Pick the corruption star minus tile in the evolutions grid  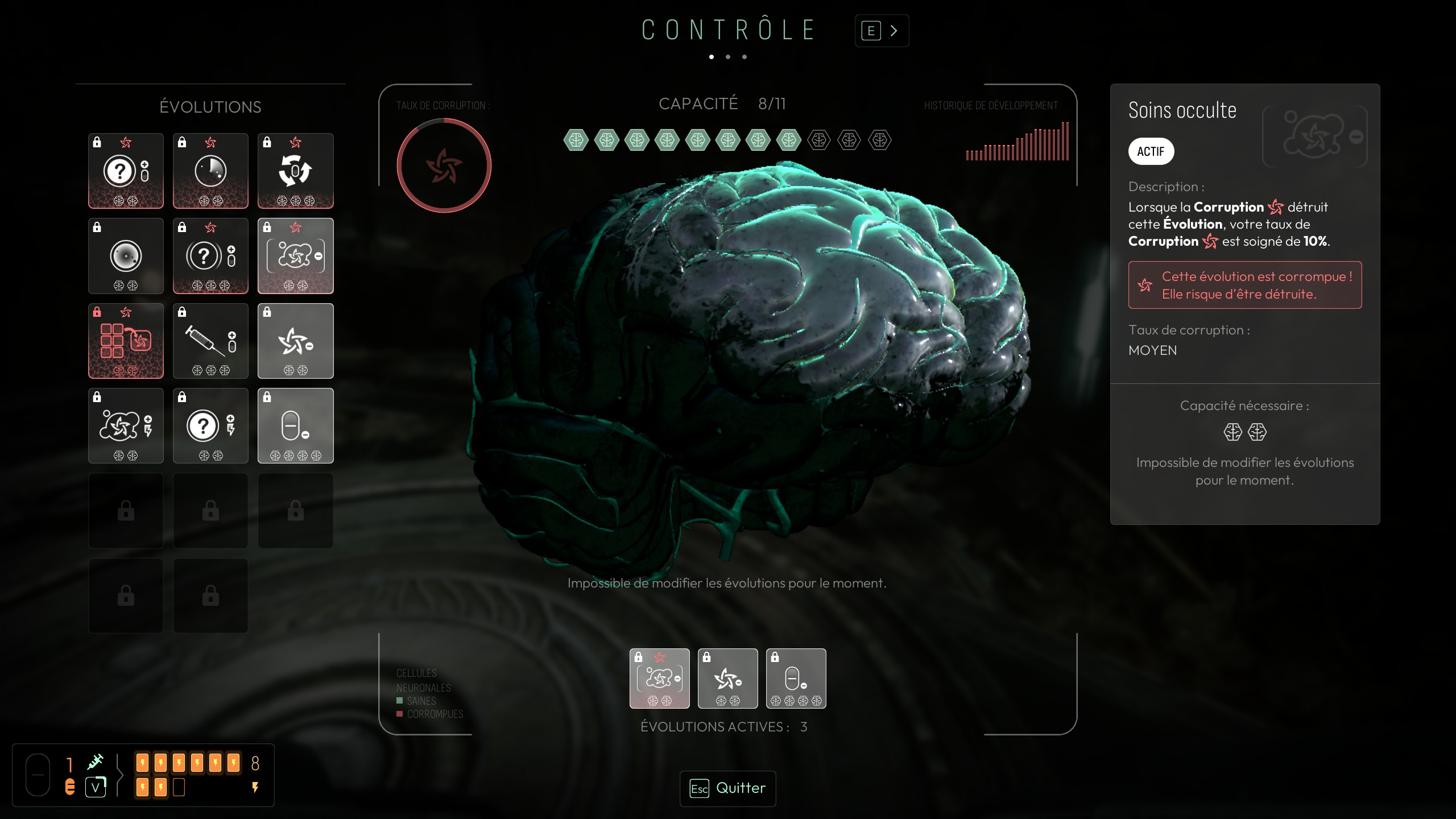coord(295,341)
